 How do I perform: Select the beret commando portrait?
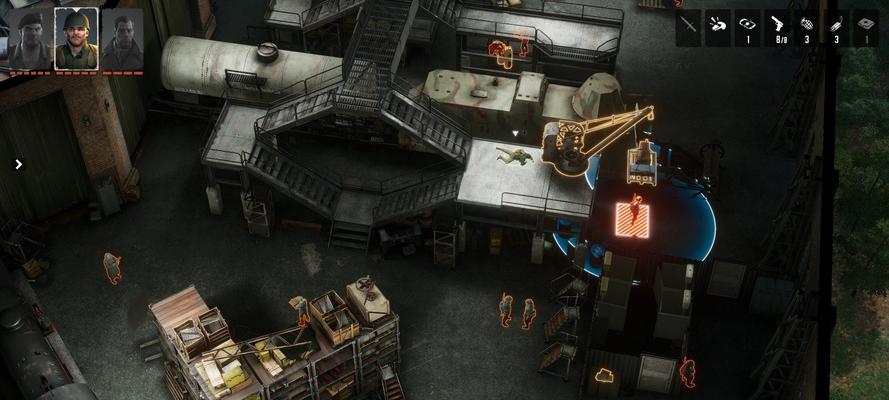[x=28, y=38]
